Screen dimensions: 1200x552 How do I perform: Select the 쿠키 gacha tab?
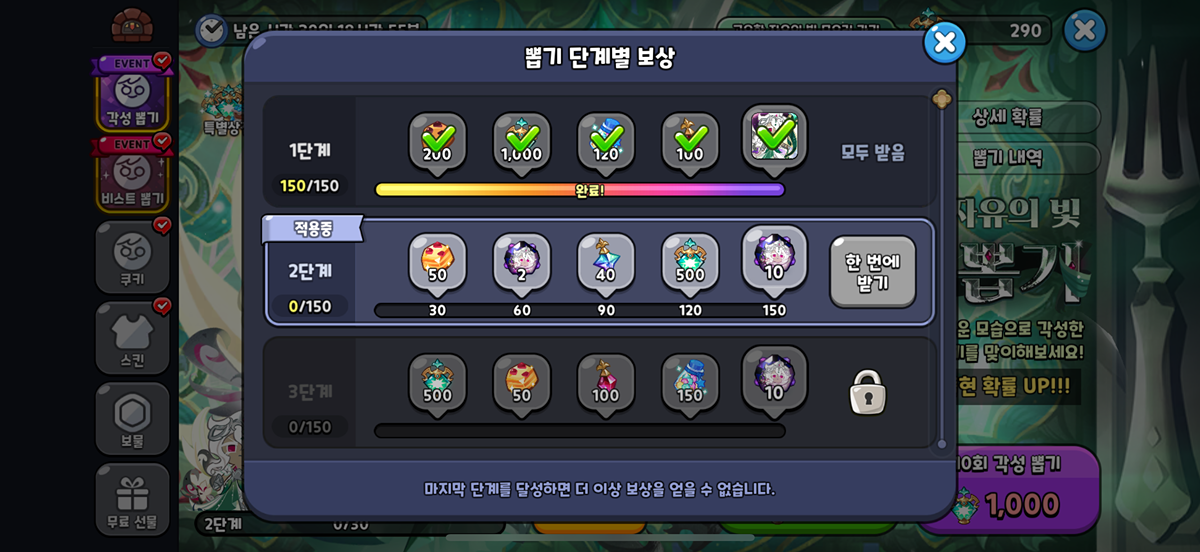click(132, 256)
